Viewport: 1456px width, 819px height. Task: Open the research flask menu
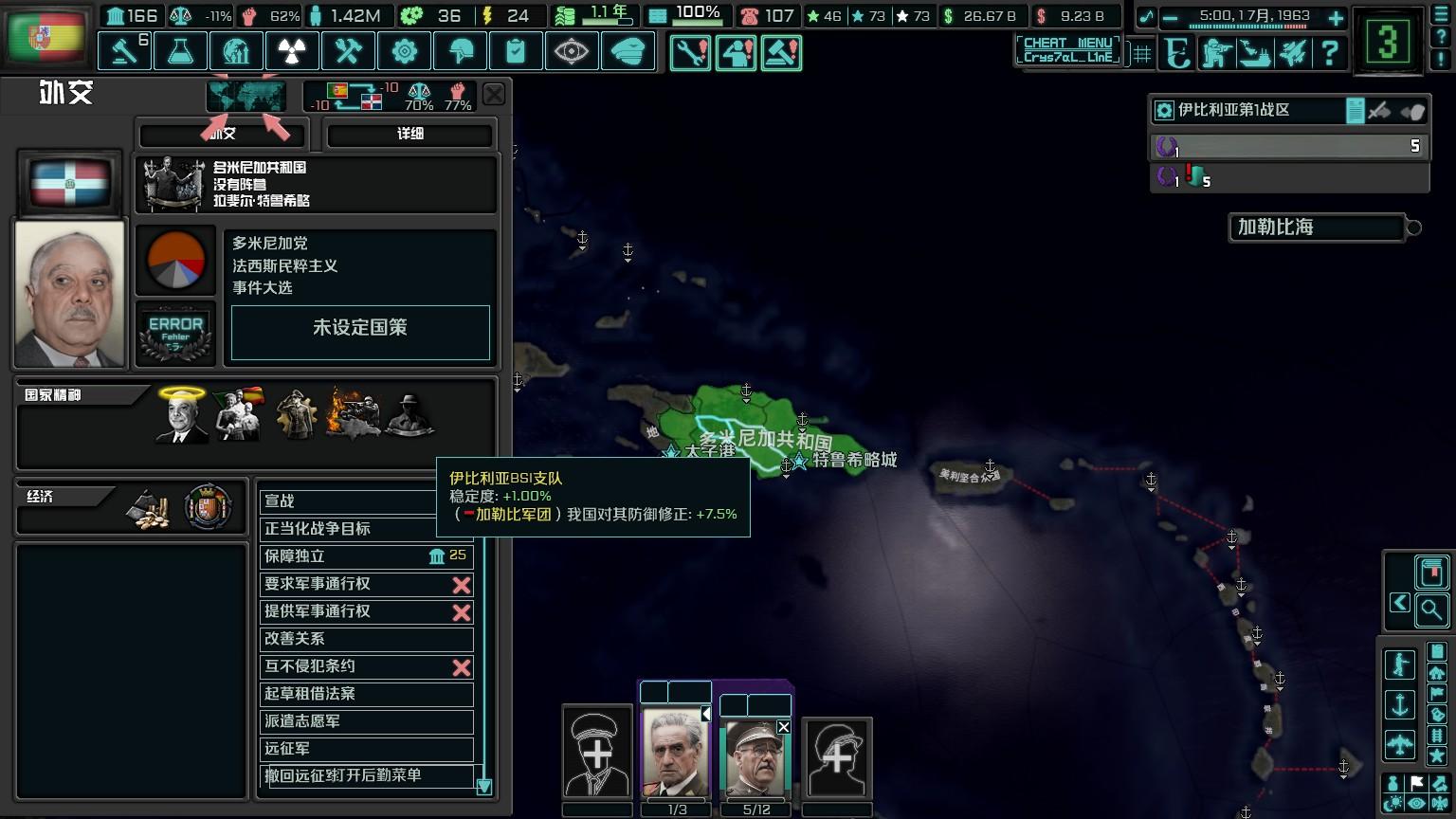180,51
